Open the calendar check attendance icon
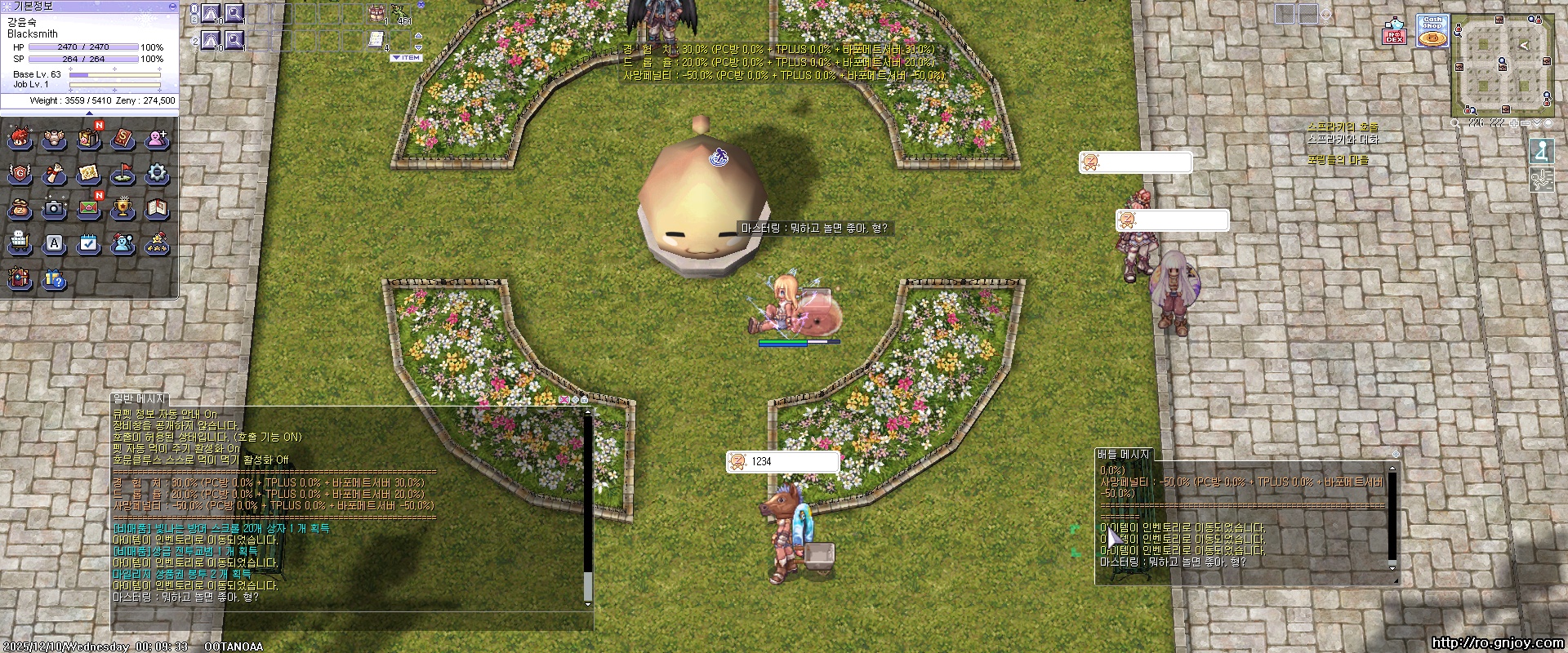This screenshot has width=1568, height=653. coord(88,243)
